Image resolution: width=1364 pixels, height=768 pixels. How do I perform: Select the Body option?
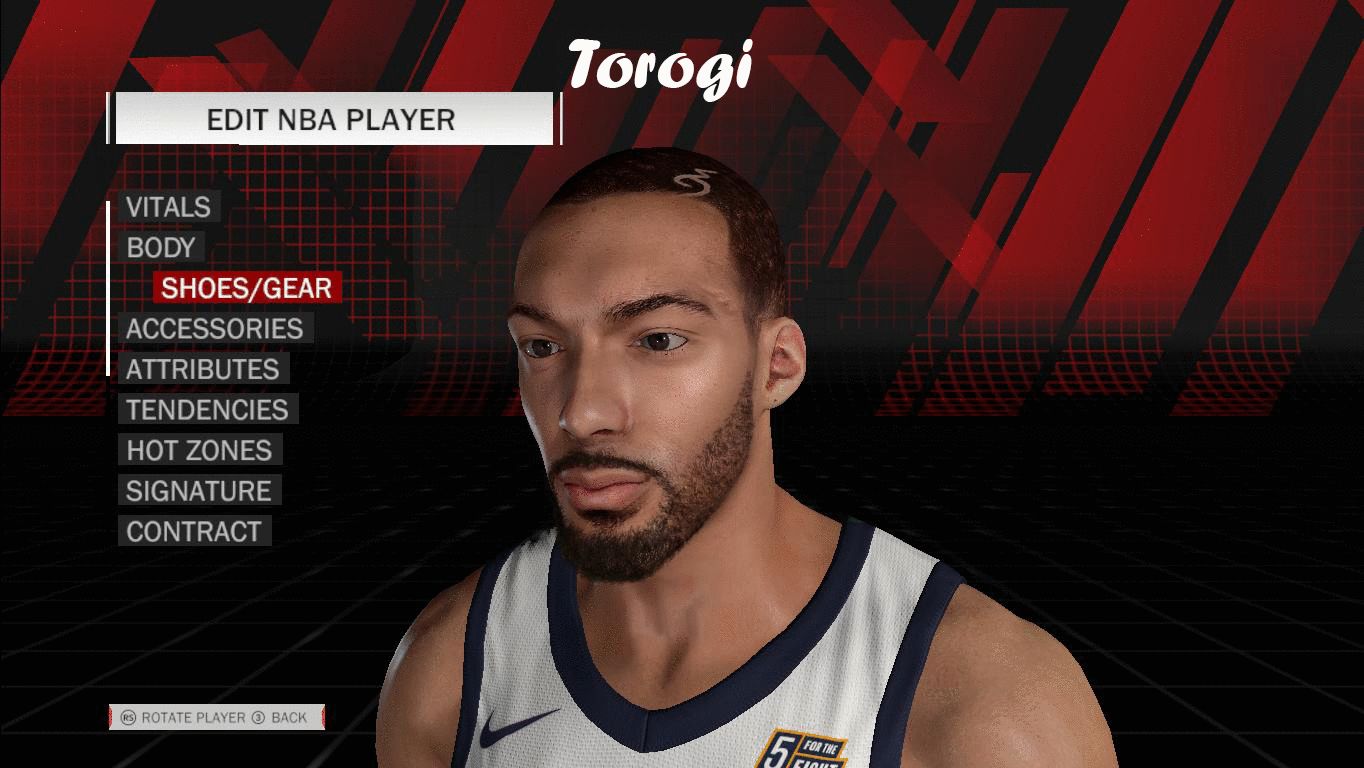(x=161, y=248)
